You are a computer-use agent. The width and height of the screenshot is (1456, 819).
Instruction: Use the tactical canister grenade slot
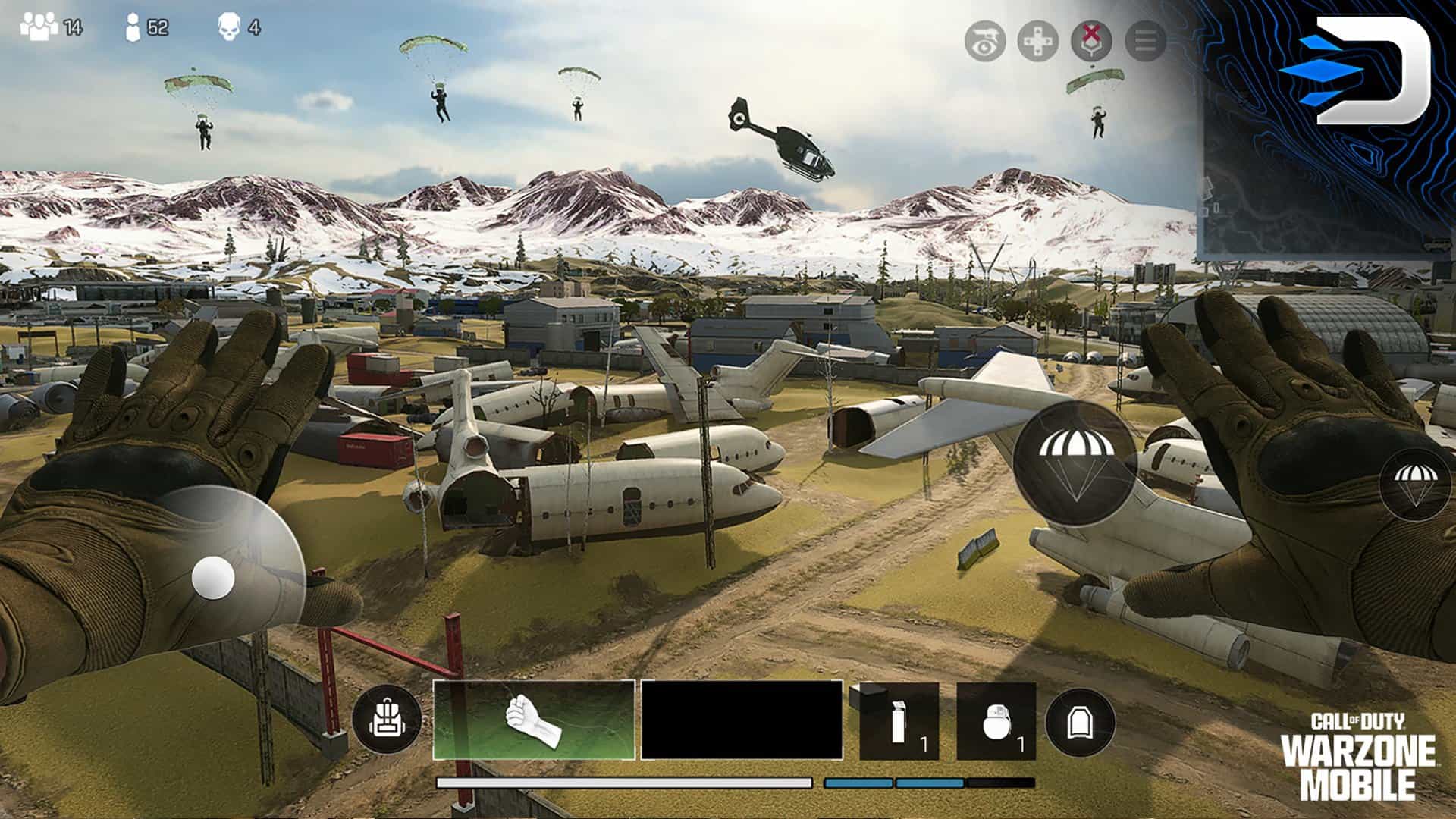(899, 721)
